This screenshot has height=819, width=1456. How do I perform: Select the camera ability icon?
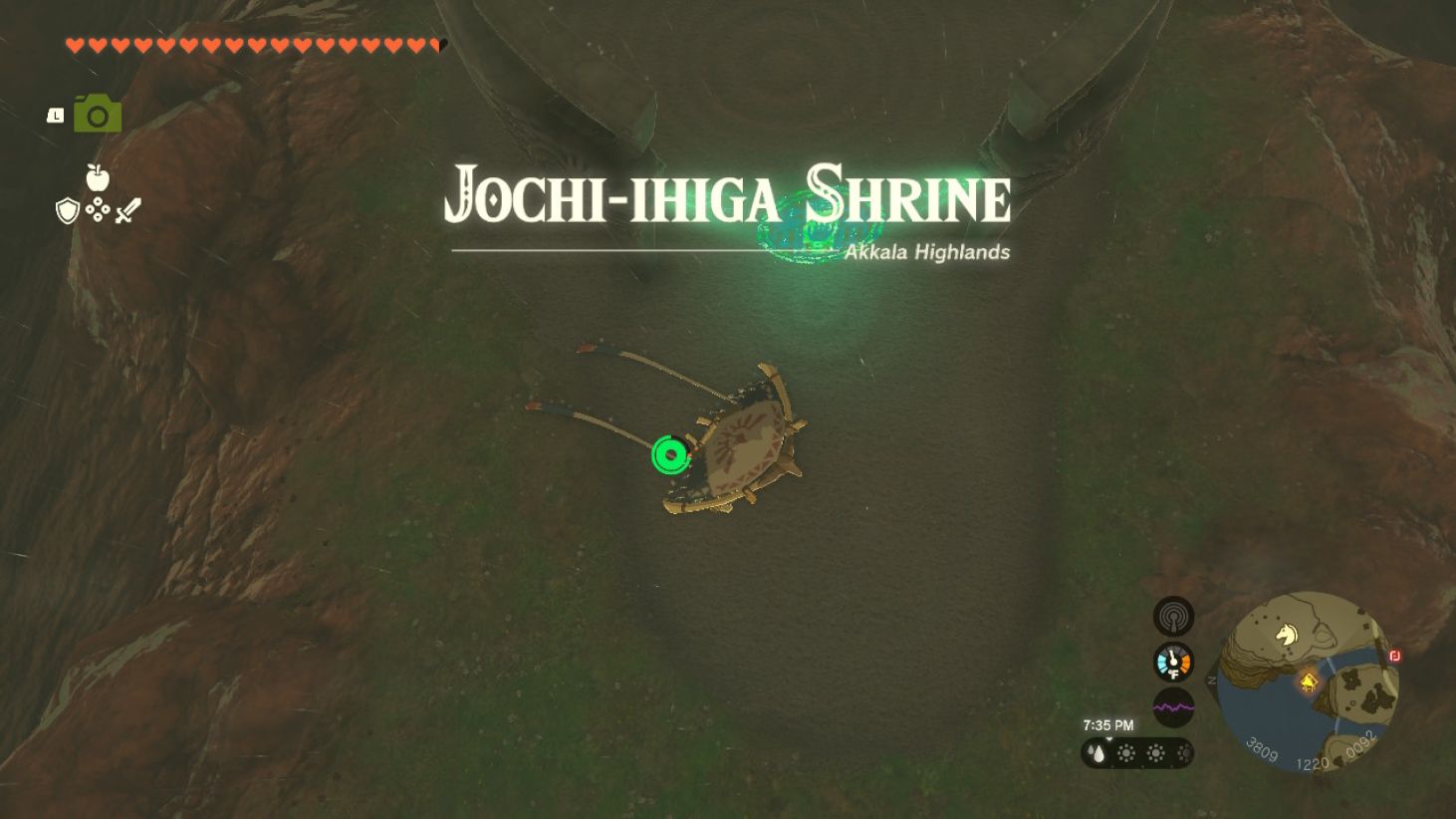point(99,113)
